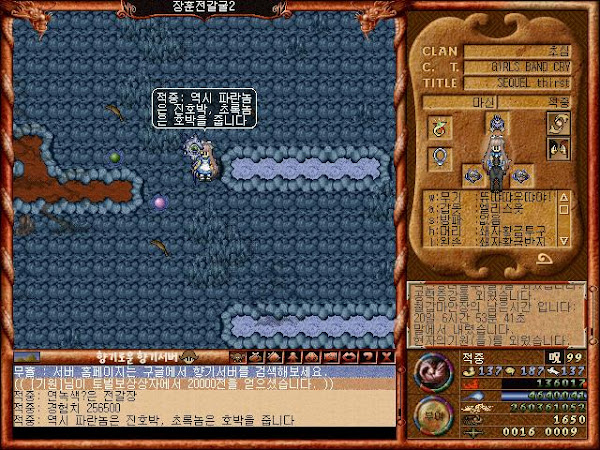Click the helmet slot above the character
Viewport: 600px width, 450px height.
pyautogui.click(x=497, y=122)
